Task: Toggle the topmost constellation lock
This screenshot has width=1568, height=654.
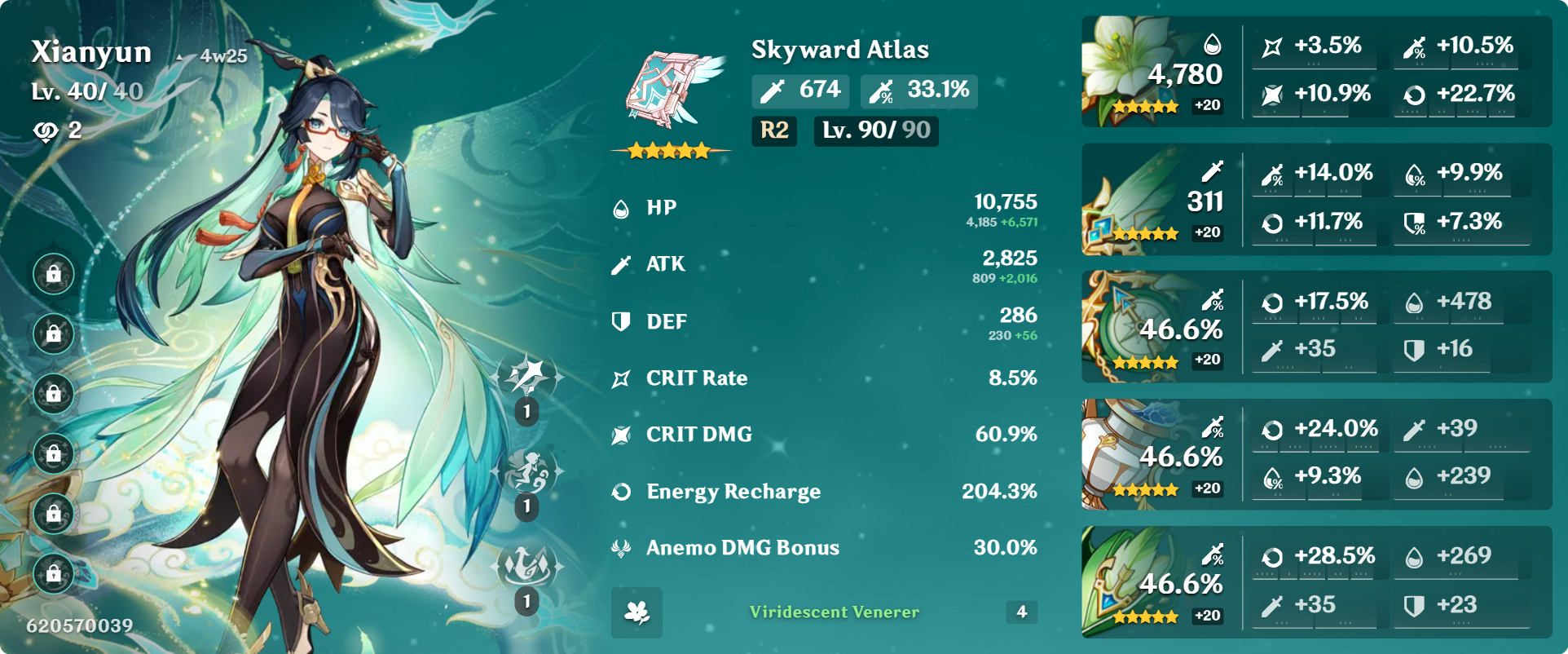Action: 53,274
